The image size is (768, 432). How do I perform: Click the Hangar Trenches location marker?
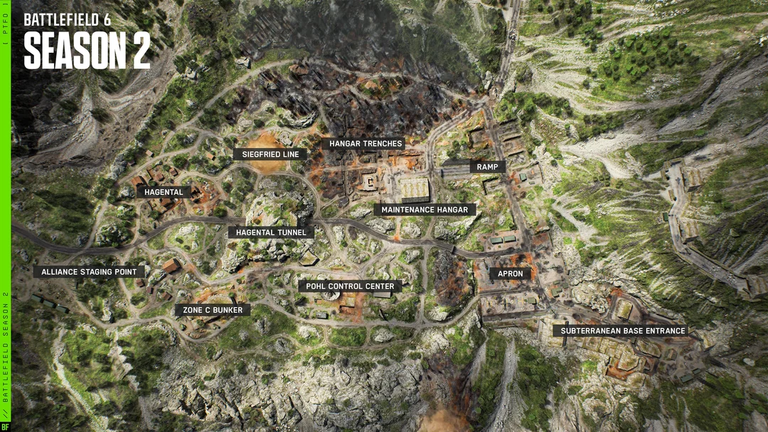pyautogui.click(x=362, y=144)
